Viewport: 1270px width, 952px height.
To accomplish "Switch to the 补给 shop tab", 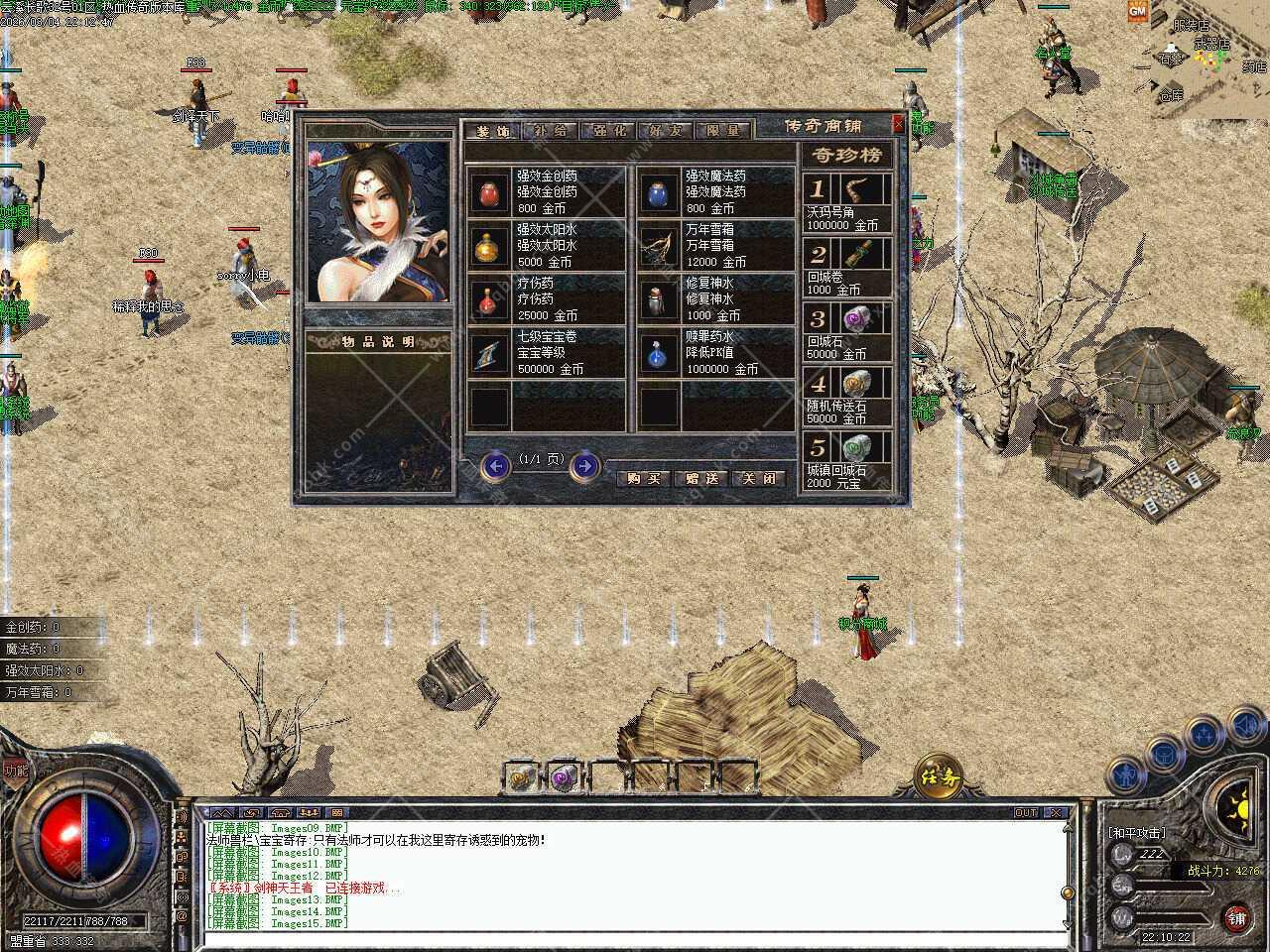I will (x=550, y=131).
